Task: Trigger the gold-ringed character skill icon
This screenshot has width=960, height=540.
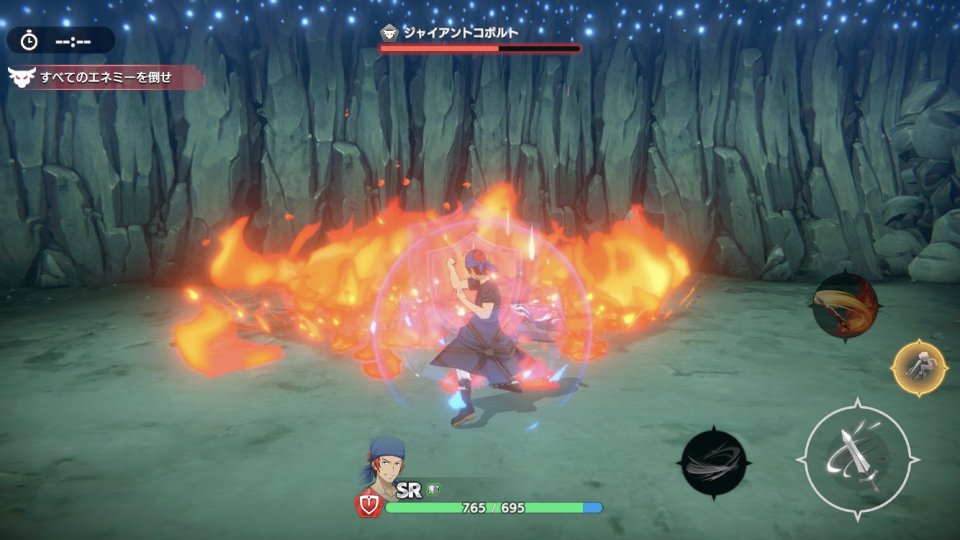Action: [919, 368]
